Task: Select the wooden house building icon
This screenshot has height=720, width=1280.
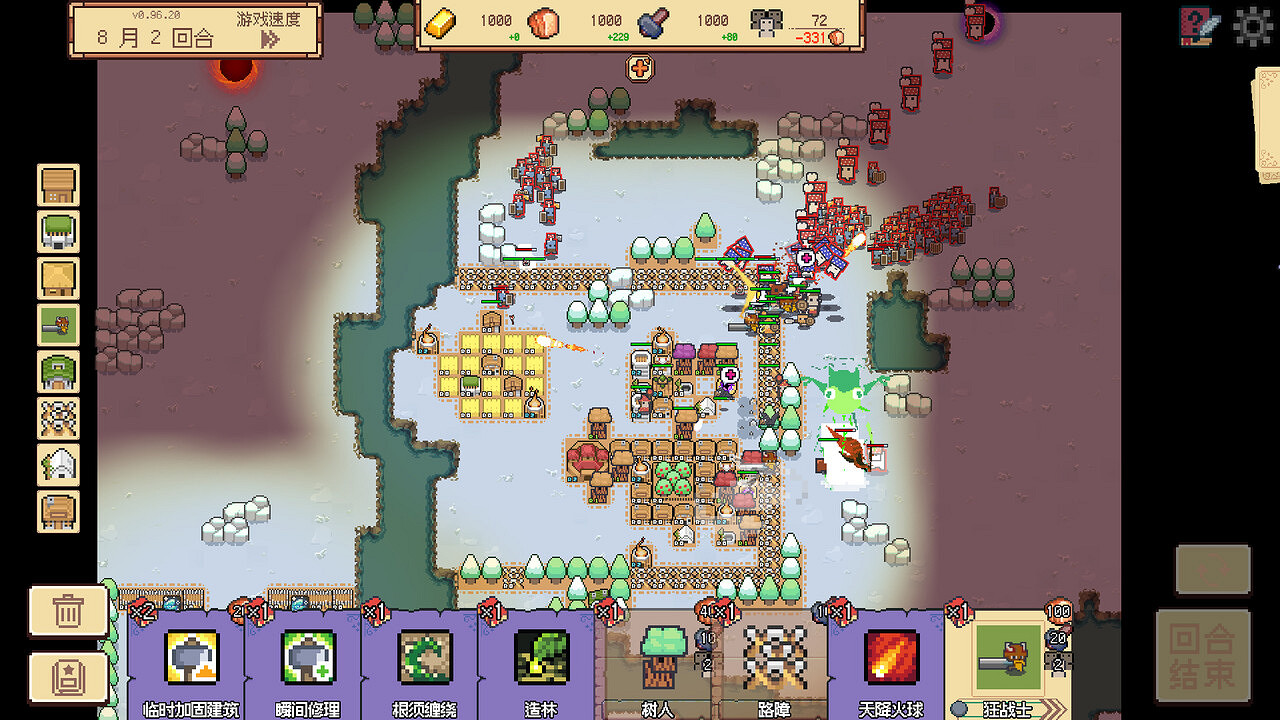Action: click(57, 186)
